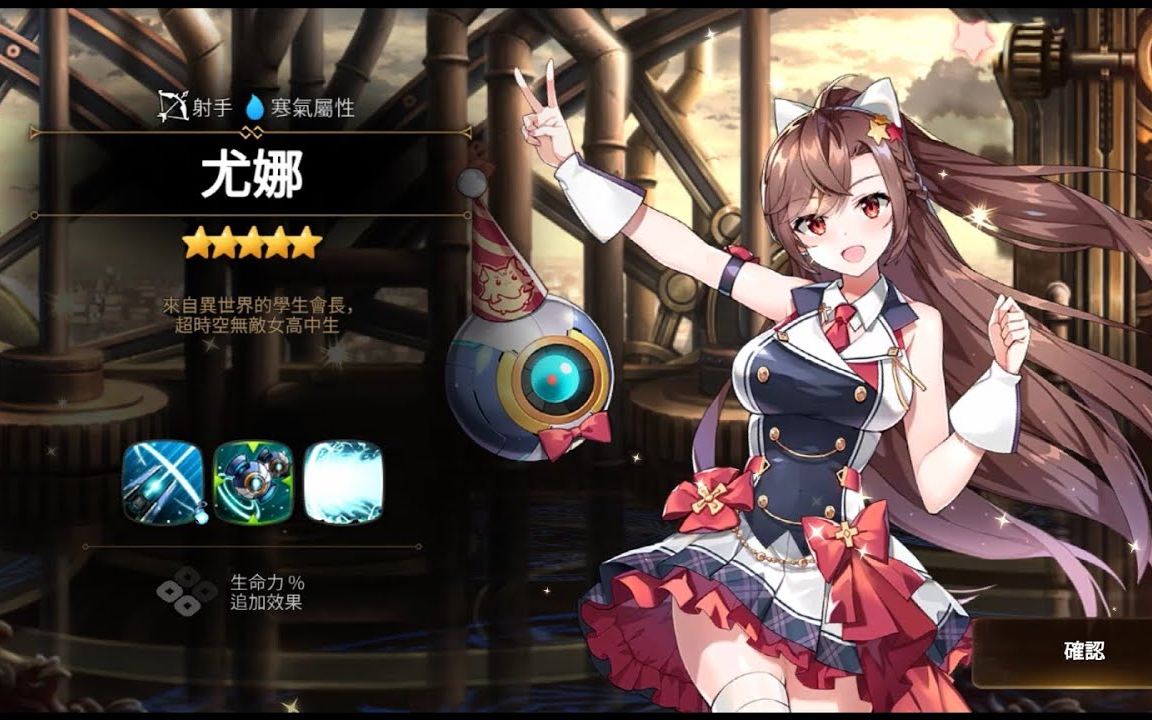This screenshot has height=720, width=1152.
Task: Select the robot drone skill icon
Action: (x=253, y=482)
